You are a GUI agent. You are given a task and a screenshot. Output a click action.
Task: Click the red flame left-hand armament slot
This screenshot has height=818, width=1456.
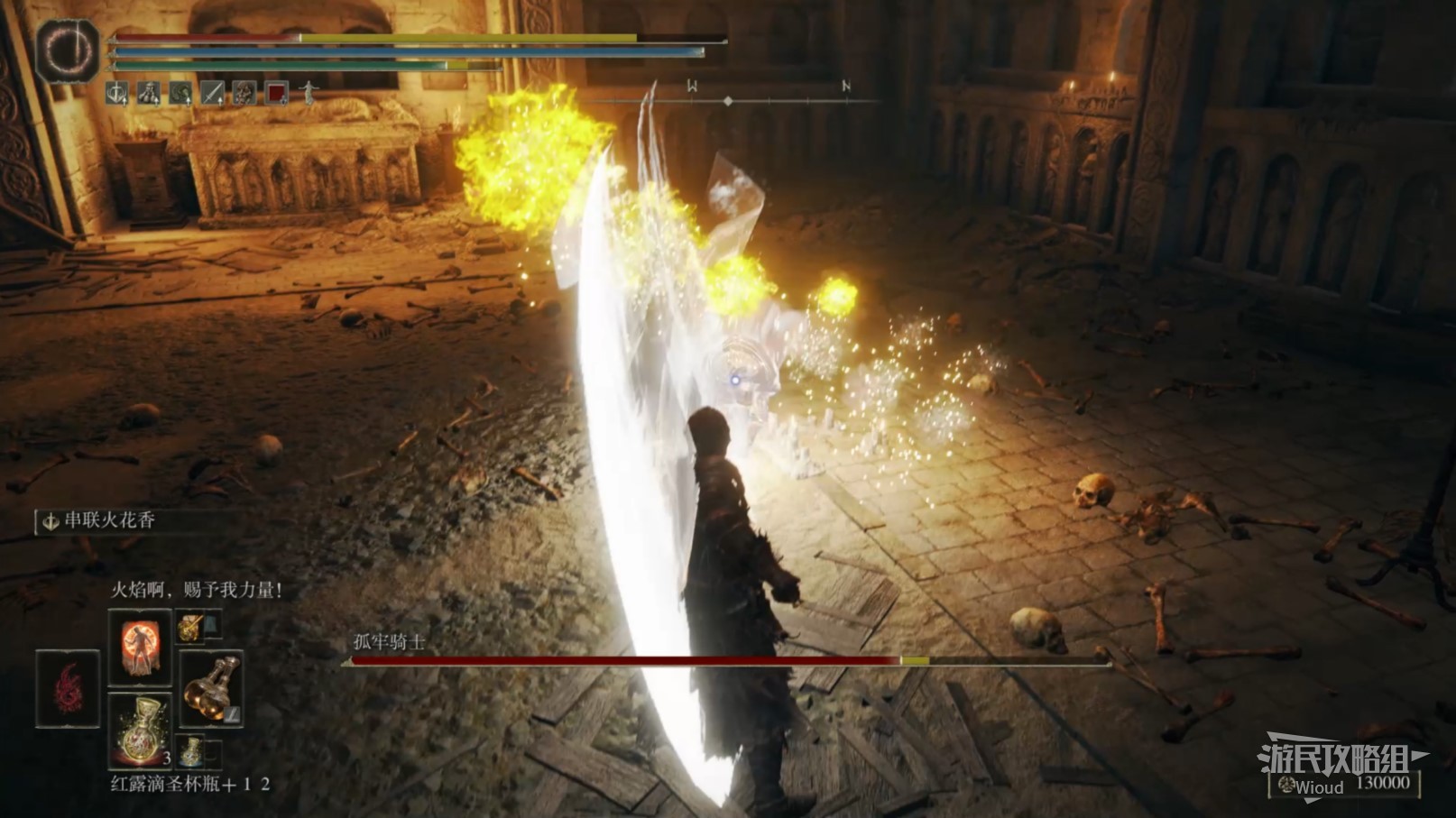(68, 688)
